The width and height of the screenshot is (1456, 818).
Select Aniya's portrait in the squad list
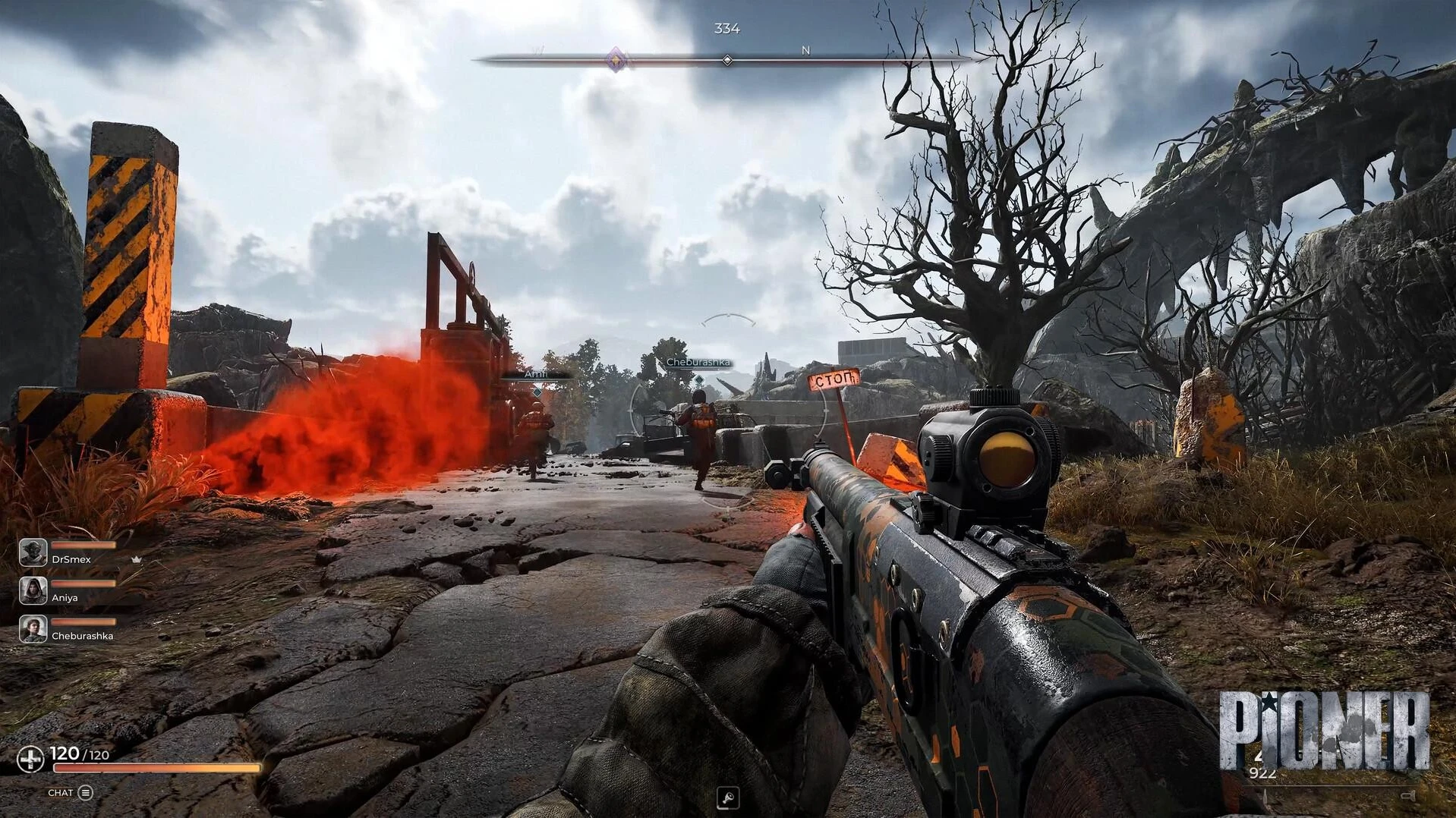click(x=33, y=590)
